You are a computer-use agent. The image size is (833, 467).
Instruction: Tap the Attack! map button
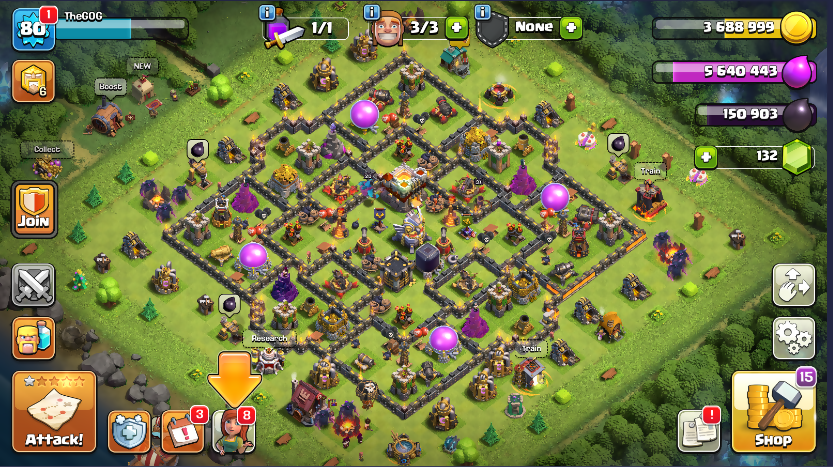tap(53, 410)
